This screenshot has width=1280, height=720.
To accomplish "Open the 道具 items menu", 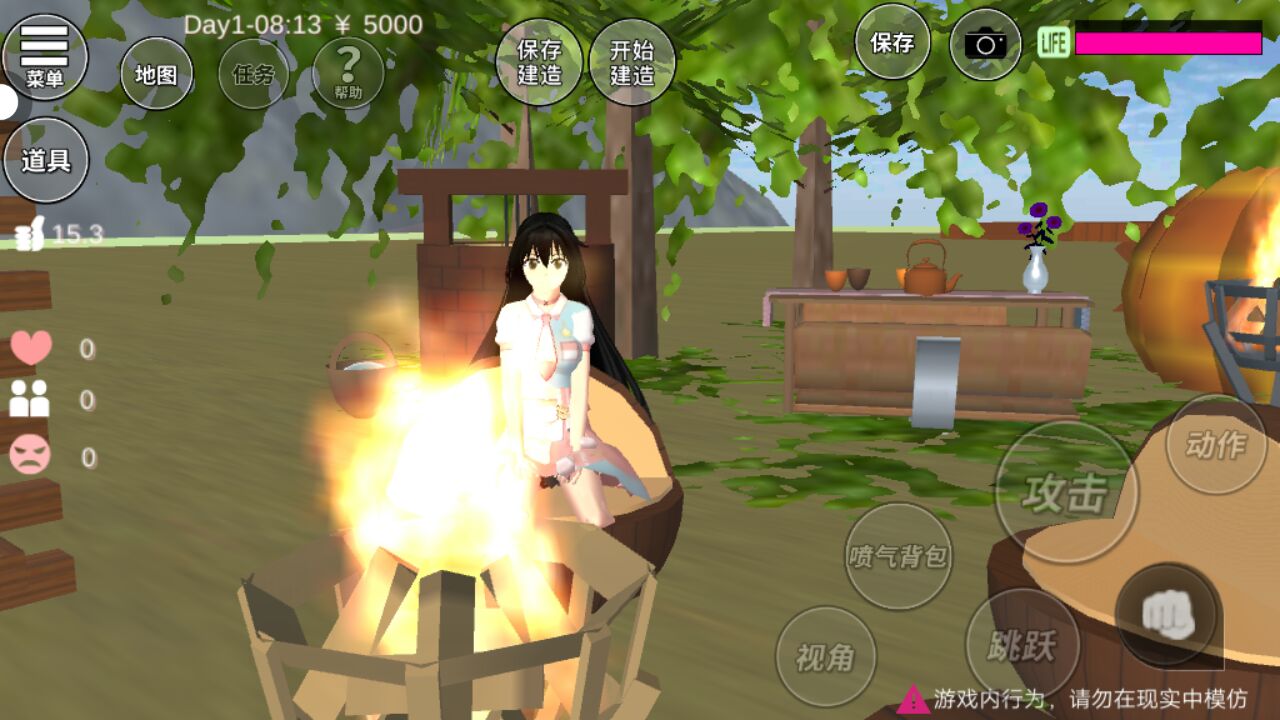I will [x=46, y=160].
